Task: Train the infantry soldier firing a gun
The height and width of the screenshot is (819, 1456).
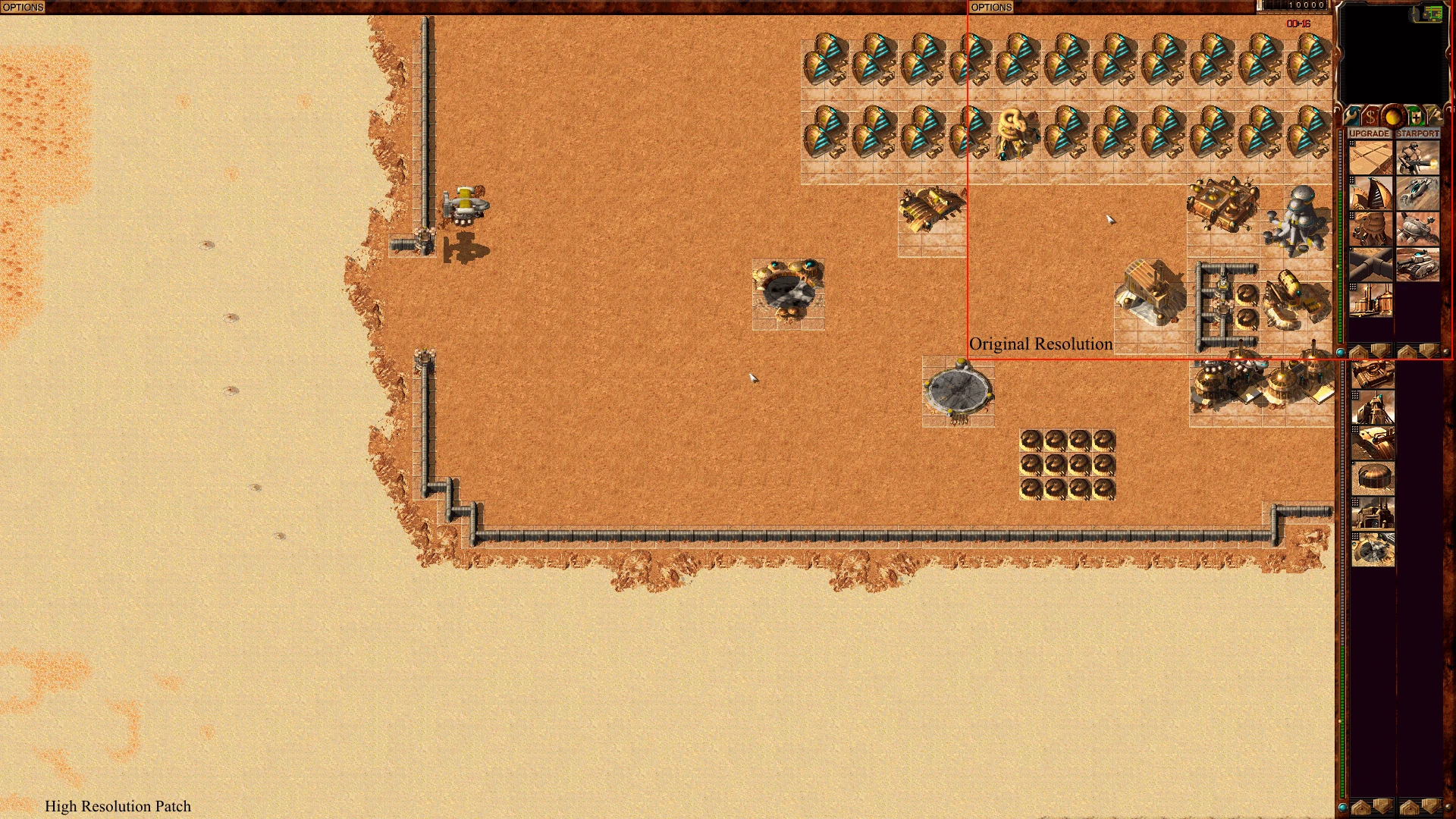Action: tap(1418, 158)
